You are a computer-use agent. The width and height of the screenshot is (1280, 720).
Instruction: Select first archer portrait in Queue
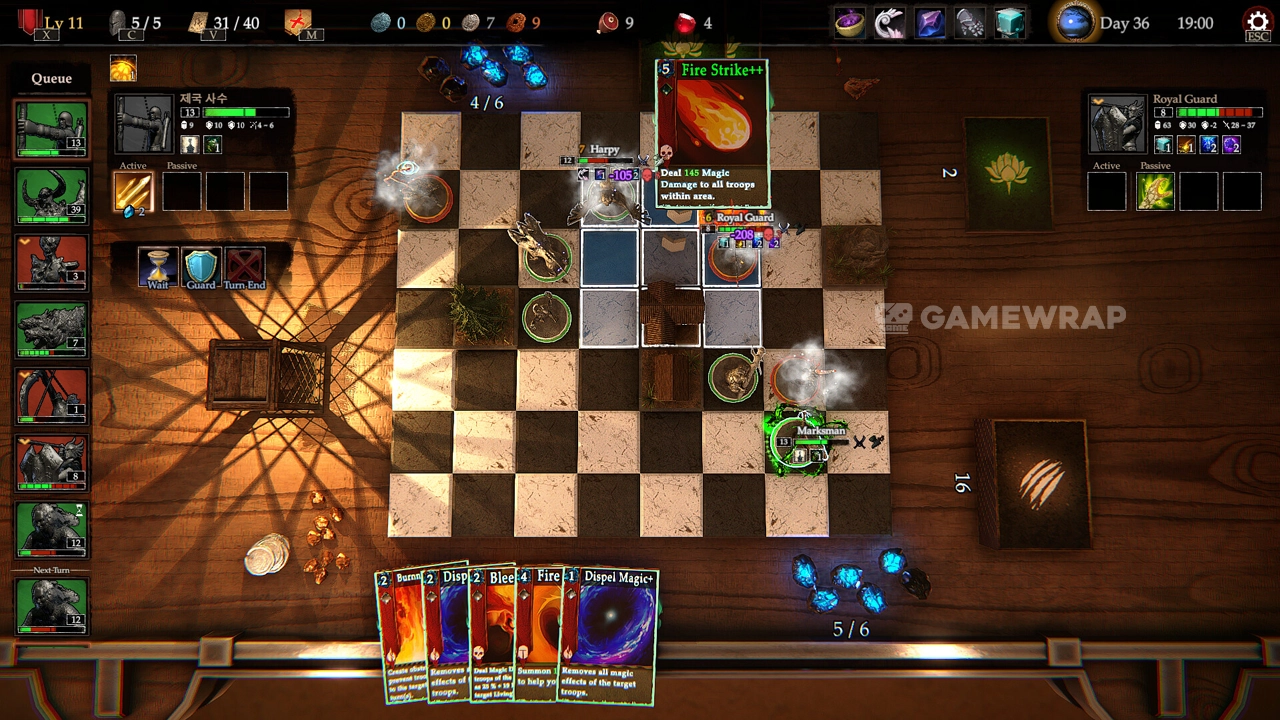tap(52, 129)
